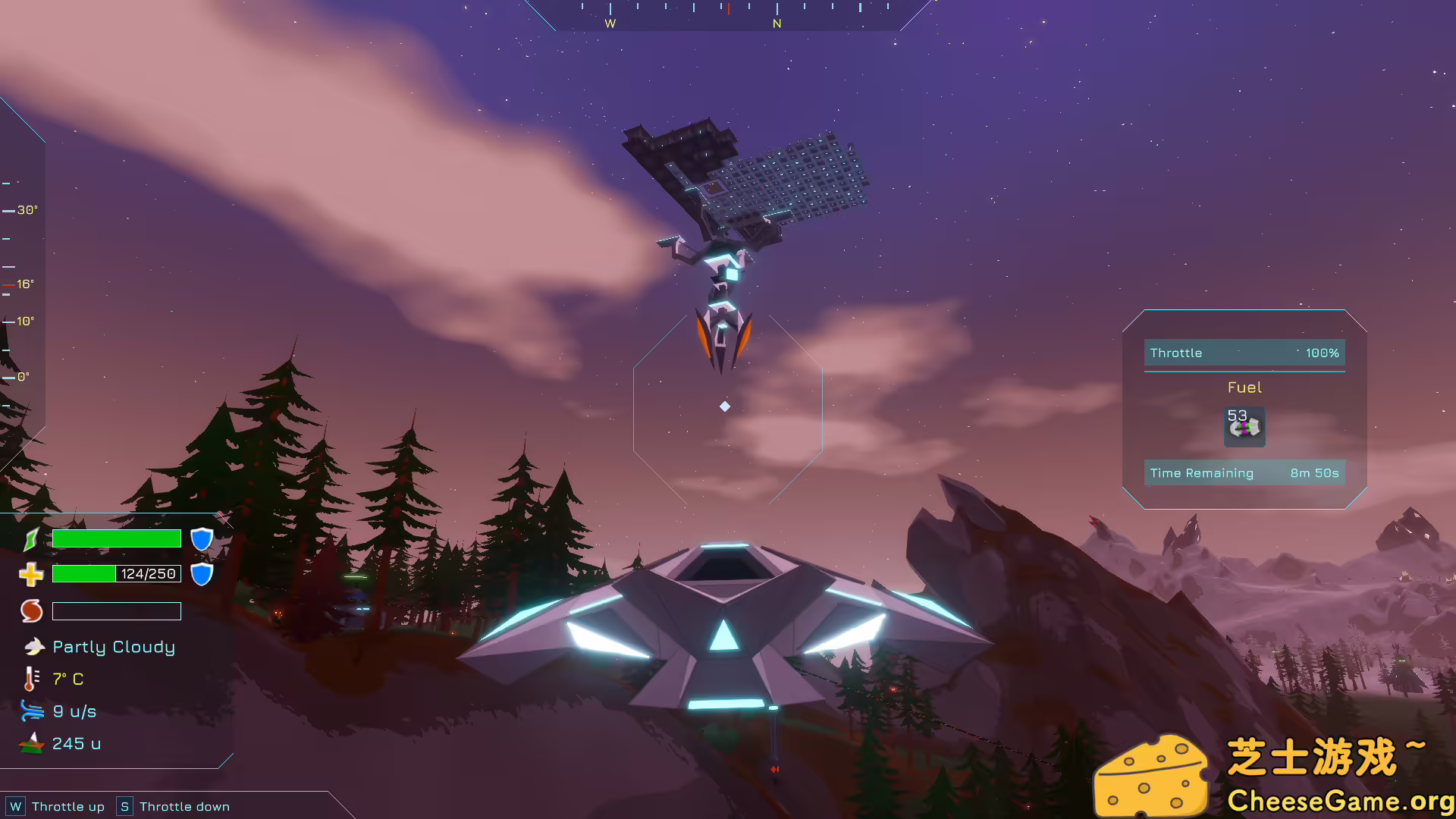Select the W marker on the compass
This screenshot has width=1456, height=819.
click(610, 24)
